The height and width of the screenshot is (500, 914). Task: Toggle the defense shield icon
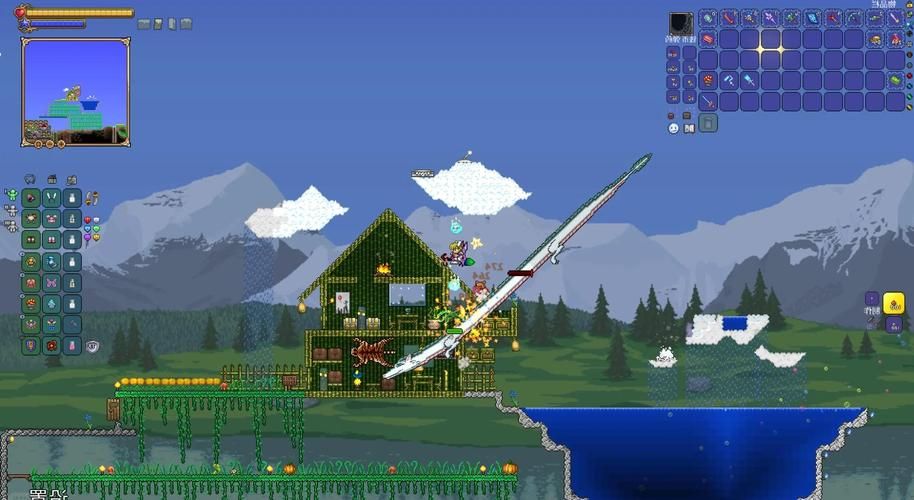point(93,346)
